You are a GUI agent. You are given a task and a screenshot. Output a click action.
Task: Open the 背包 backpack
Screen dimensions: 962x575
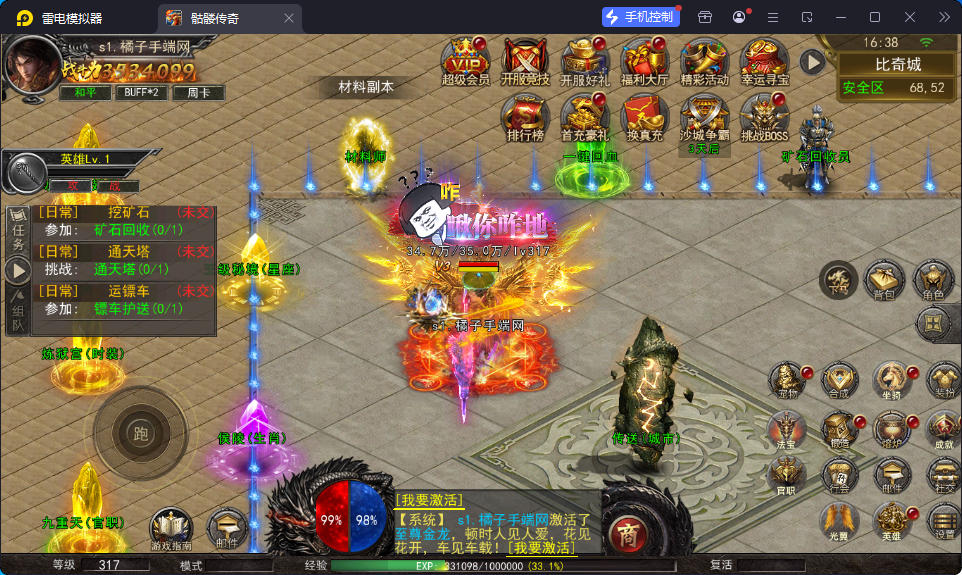coord(884,281)
